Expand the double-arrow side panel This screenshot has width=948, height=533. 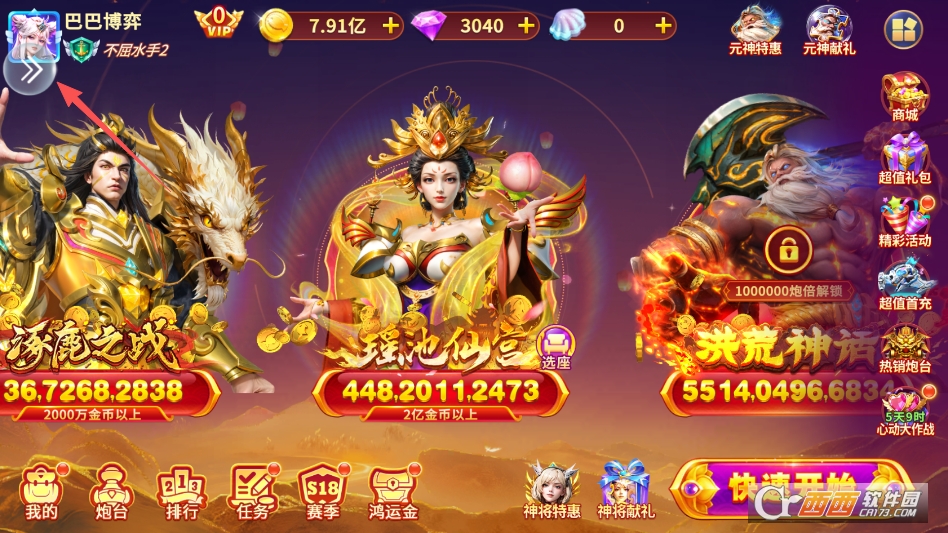click(29, 72)
